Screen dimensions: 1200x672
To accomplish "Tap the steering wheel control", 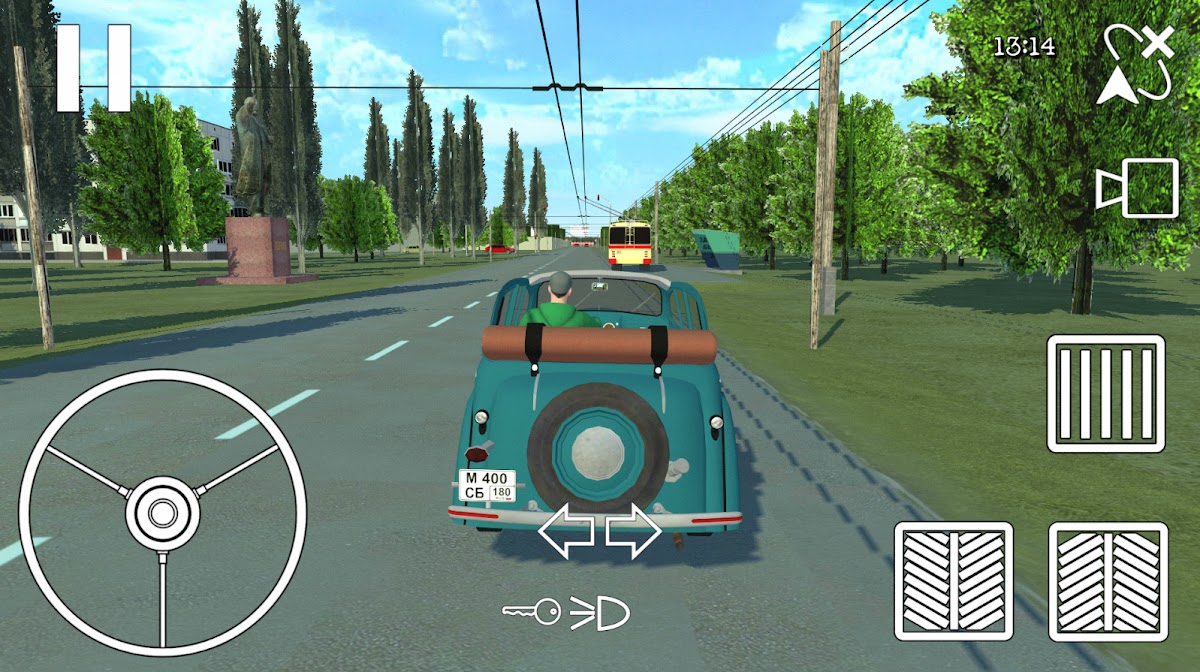I will coord(162,512).
